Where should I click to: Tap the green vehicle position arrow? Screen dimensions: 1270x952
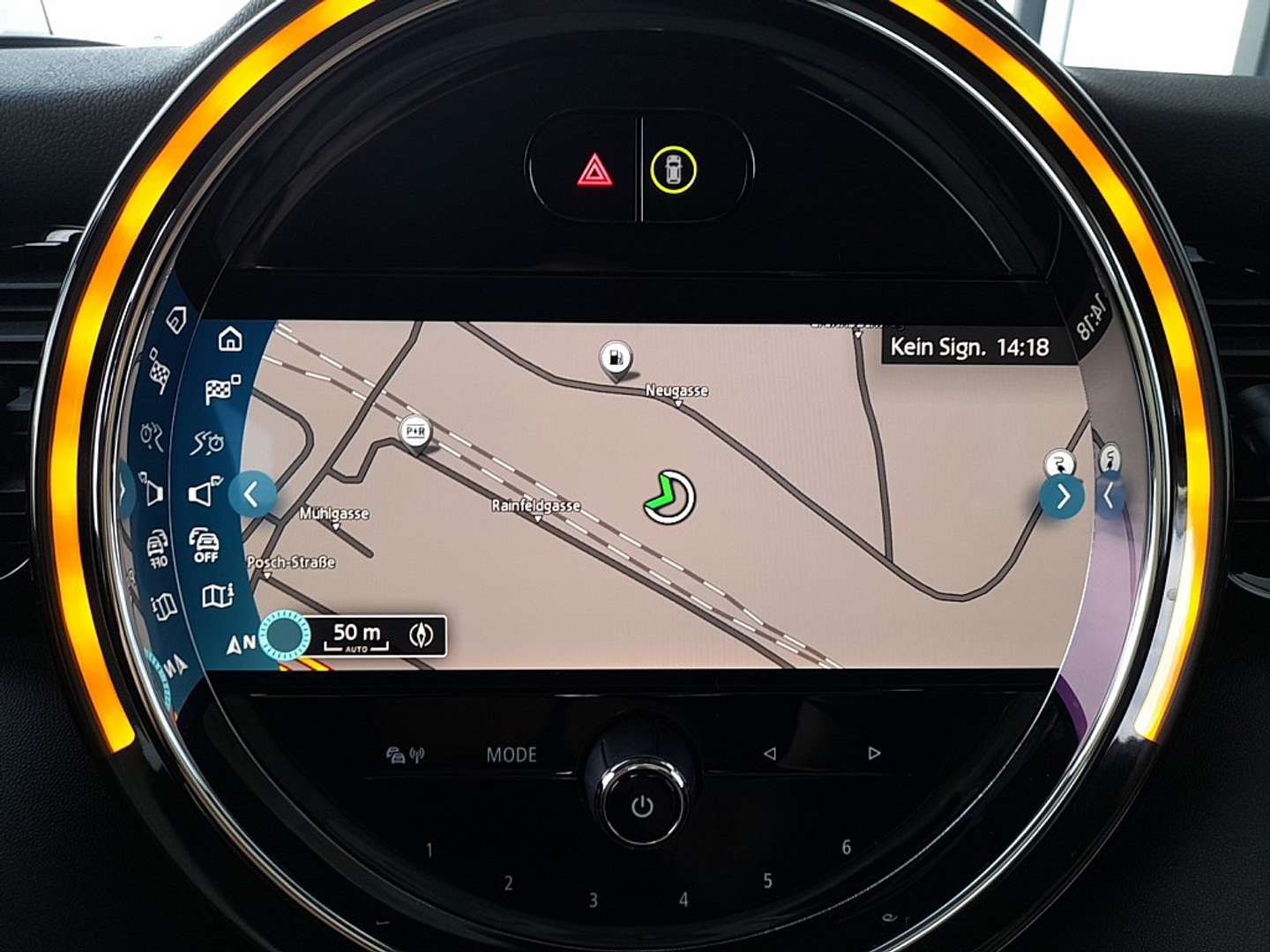(x=671, y=496)
